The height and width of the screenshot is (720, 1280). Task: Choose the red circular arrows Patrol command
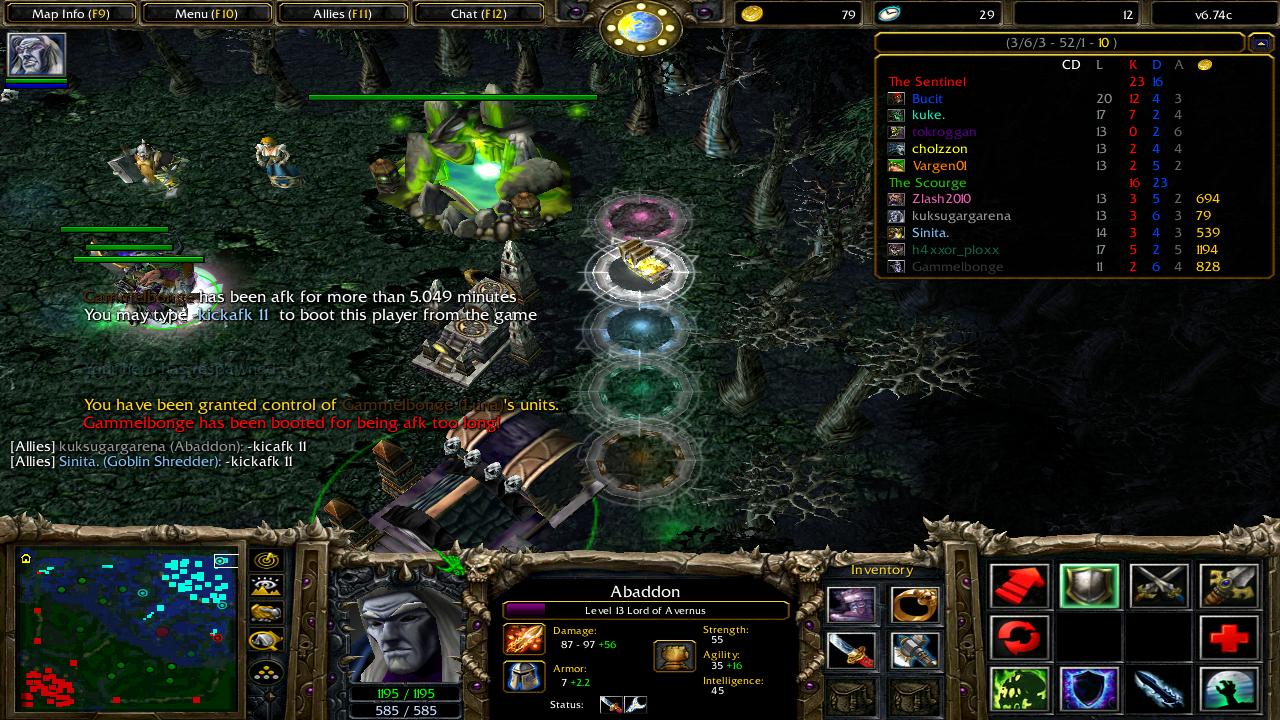pos(1020,637)
